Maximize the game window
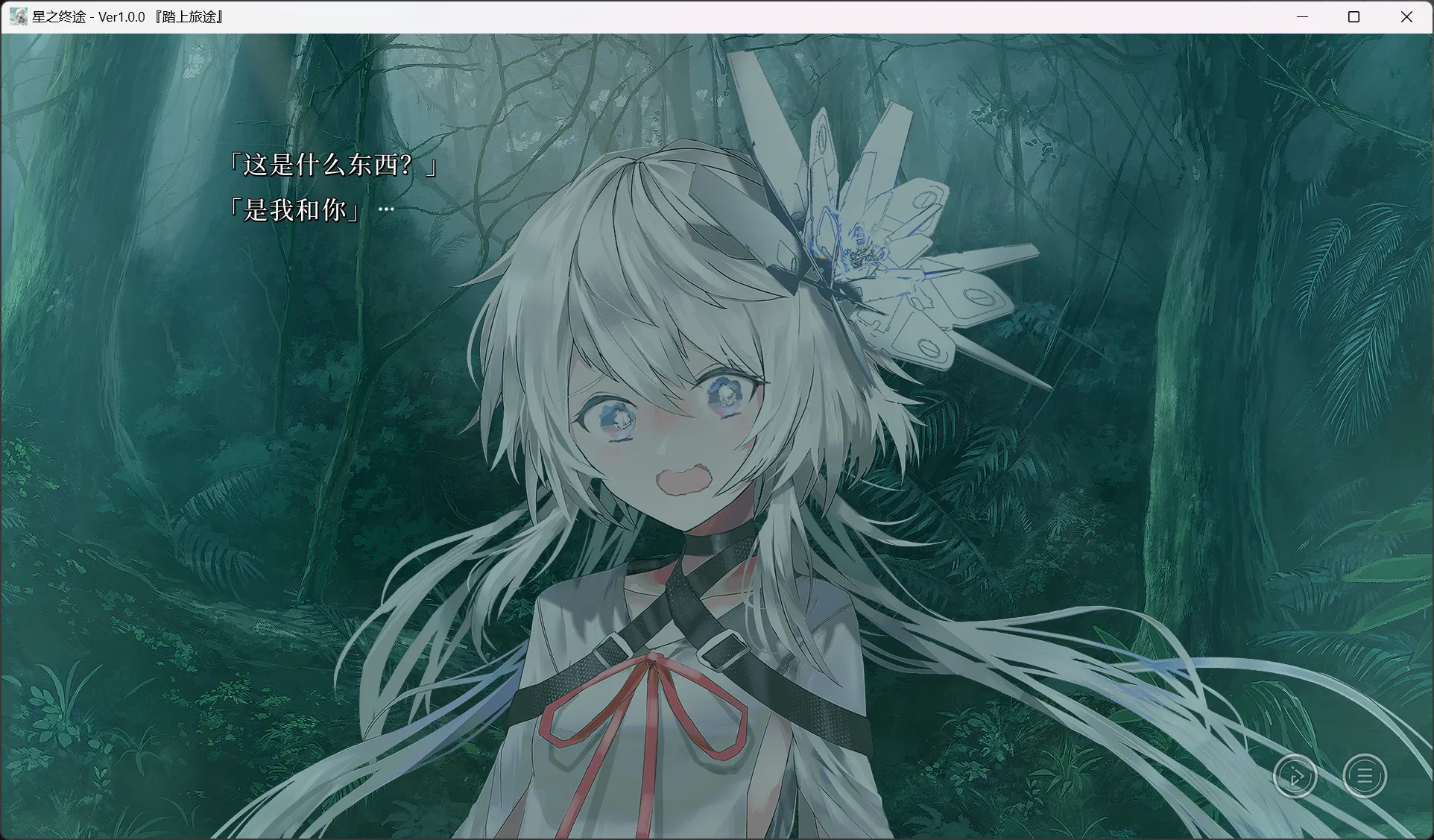This screenshot has width=1434, height=840. pos(1354,16)
